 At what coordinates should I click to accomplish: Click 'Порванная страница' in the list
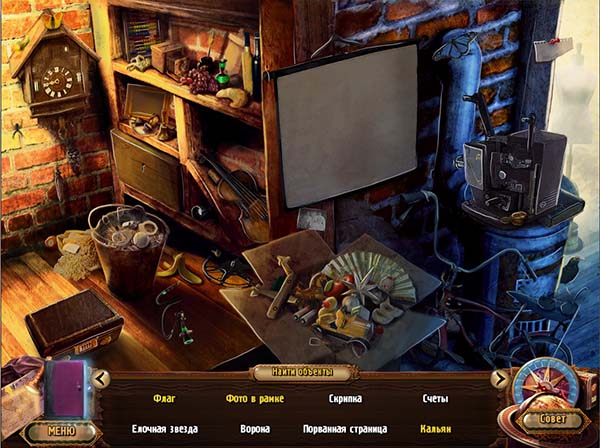[x=345, y=428]
